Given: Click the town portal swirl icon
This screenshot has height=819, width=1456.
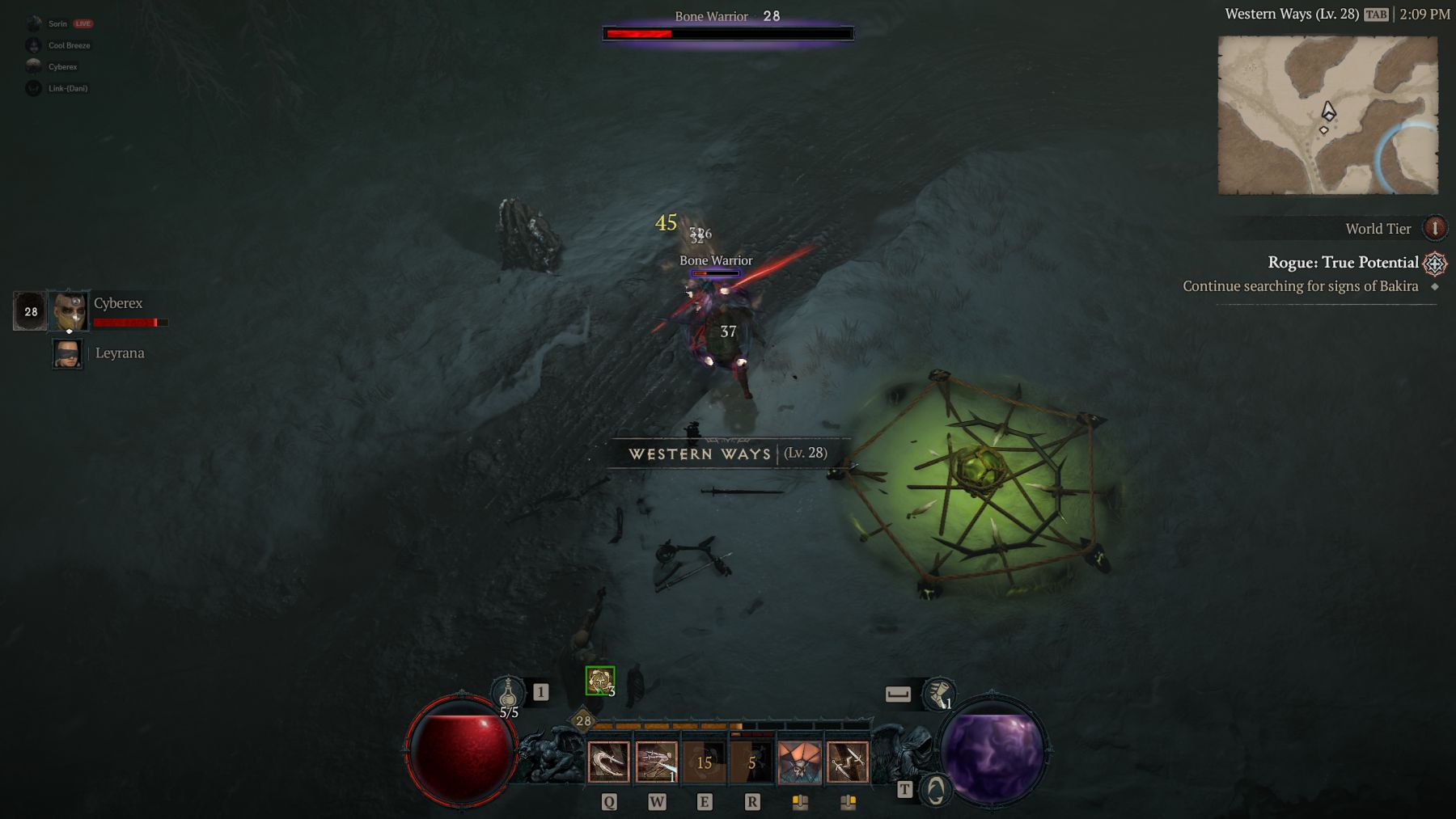Looking at the screenshot, I should coord(936,790).
